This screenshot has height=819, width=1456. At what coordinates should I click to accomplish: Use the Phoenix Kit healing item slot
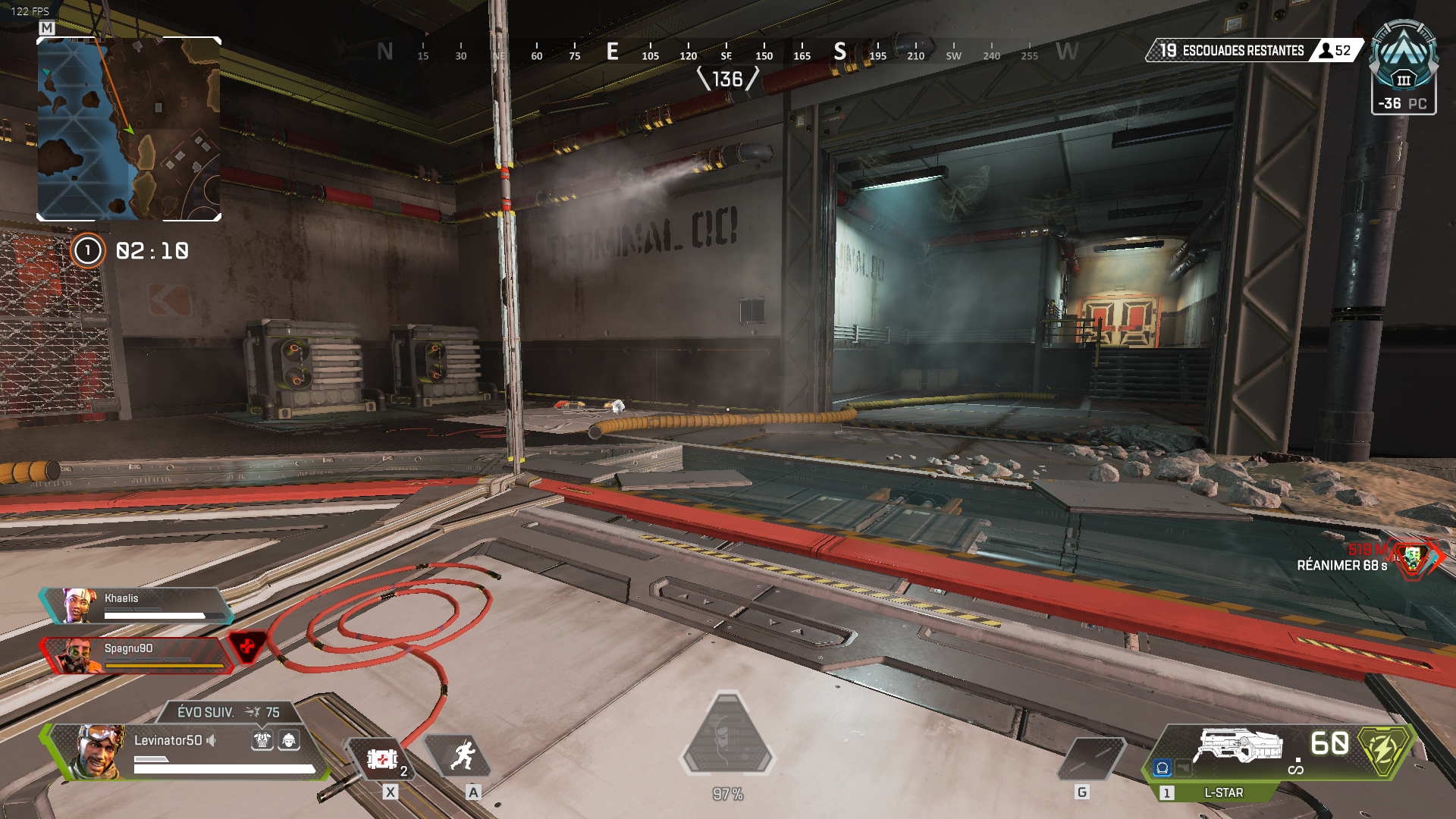(381, 758)
